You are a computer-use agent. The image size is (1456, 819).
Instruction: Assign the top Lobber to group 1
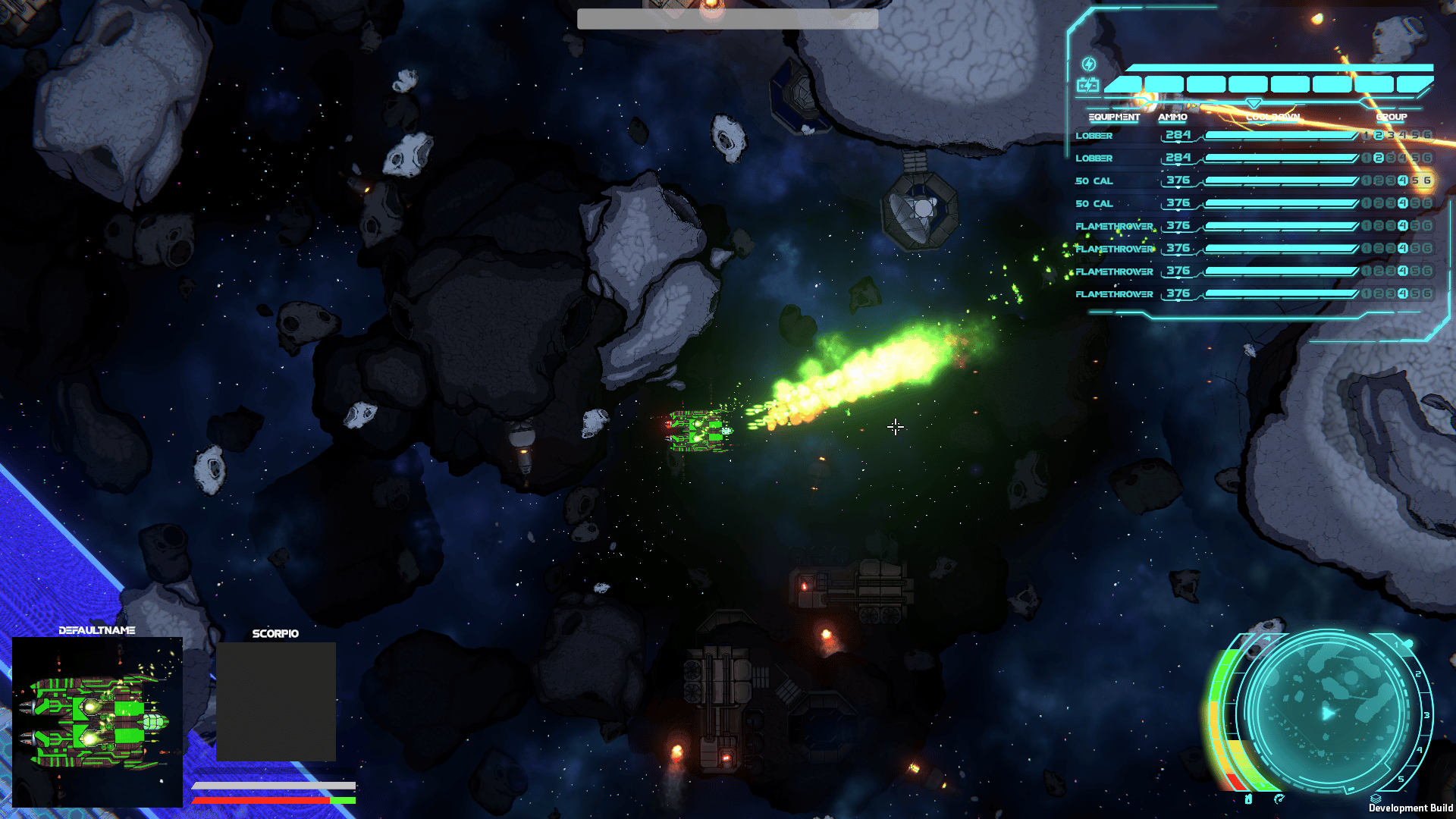click(x=1367, y=136)
